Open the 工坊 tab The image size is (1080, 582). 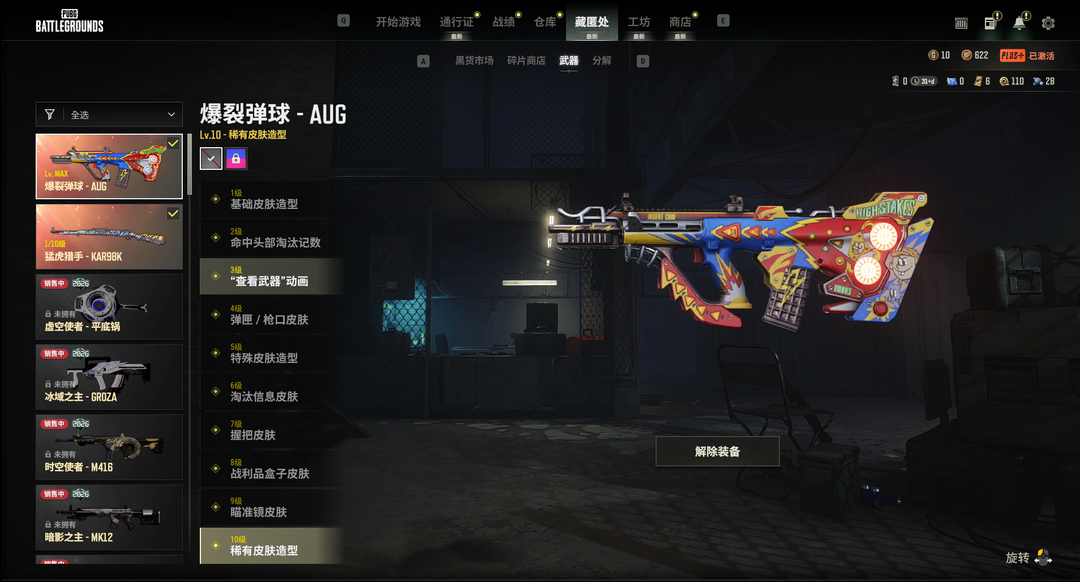pos(638,22)
